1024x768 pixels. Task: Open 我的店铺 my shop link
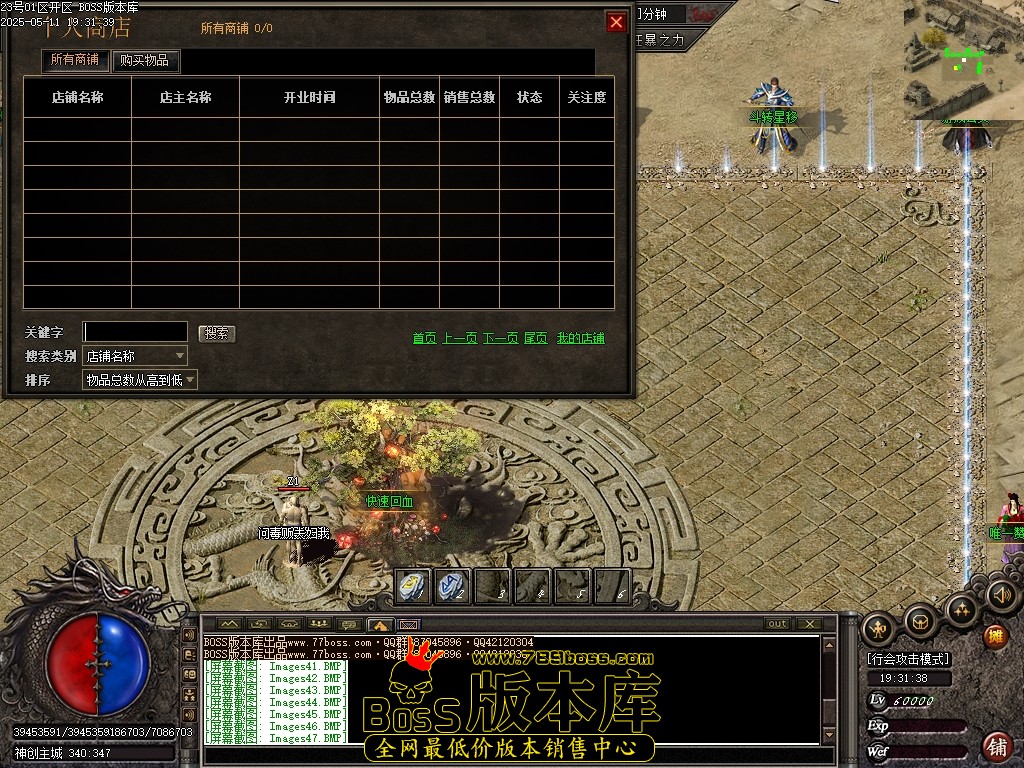pyautogui.click(x=580, y=339)
